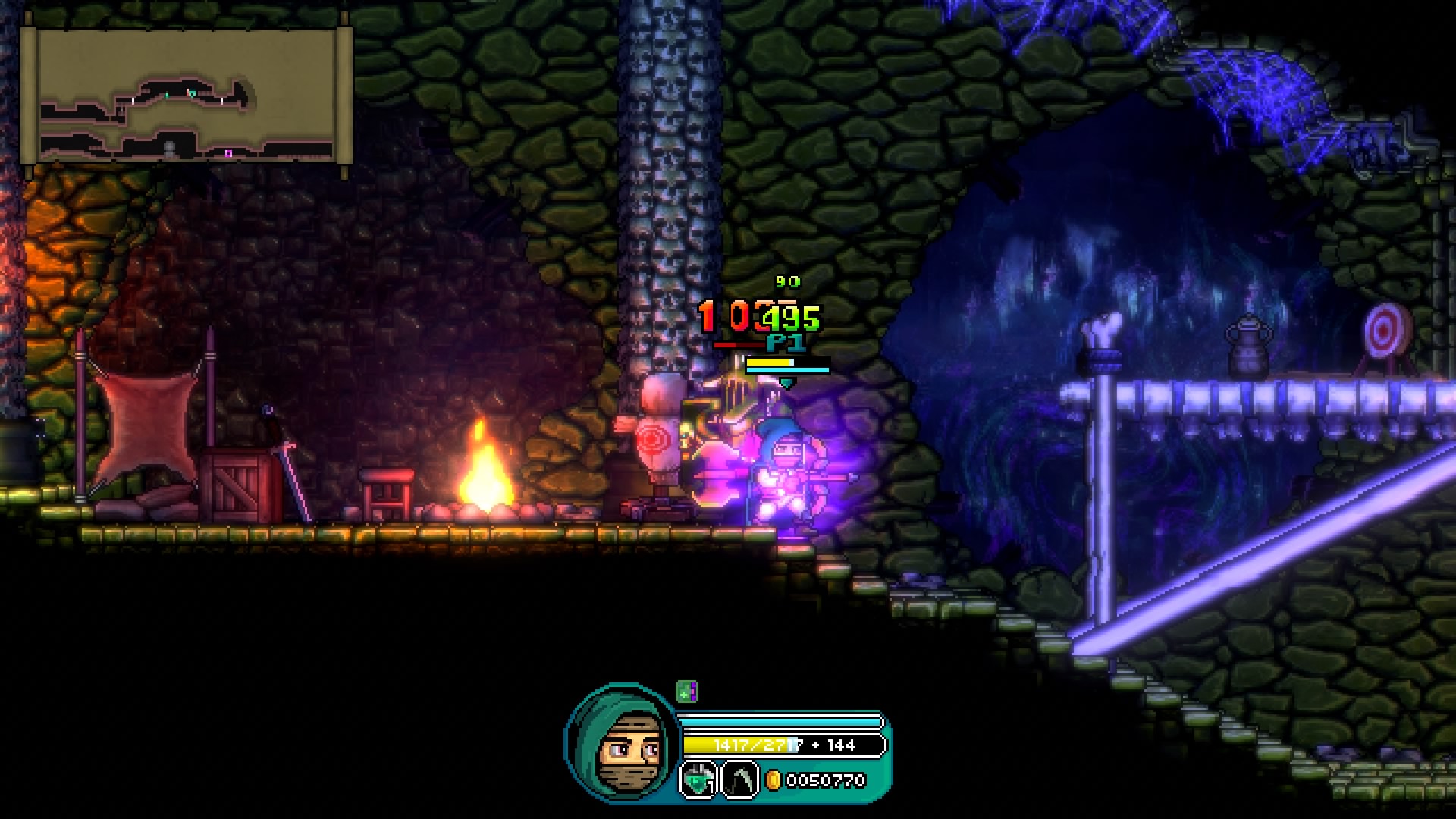Click the green plus buff icon
1456x819 pixels.
(686, 692)
